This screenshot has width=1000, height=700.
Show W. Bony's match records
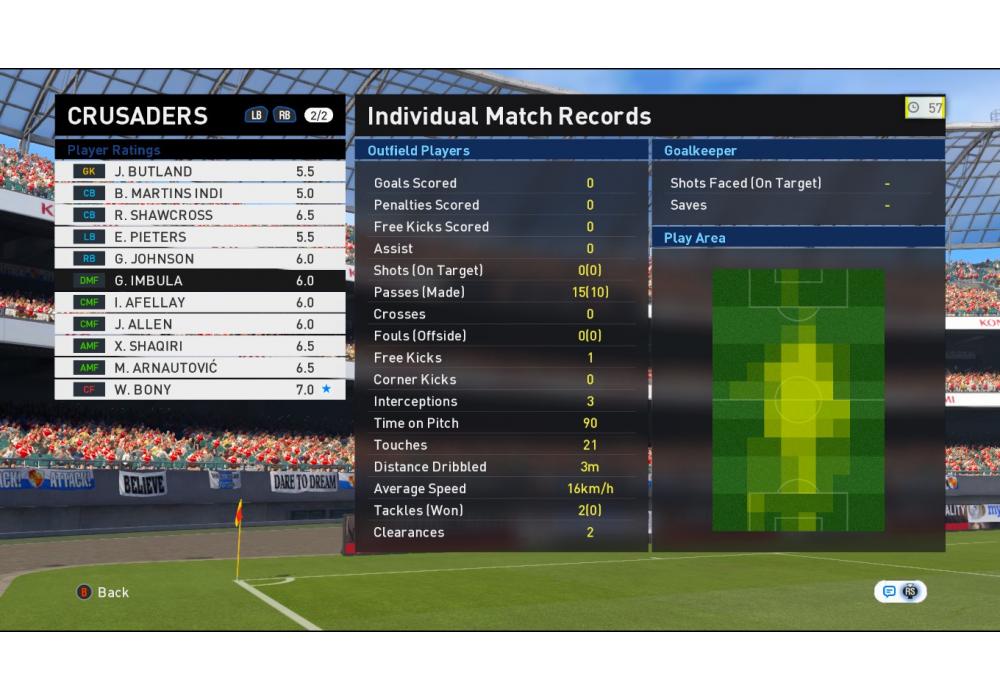coord(200,390)
